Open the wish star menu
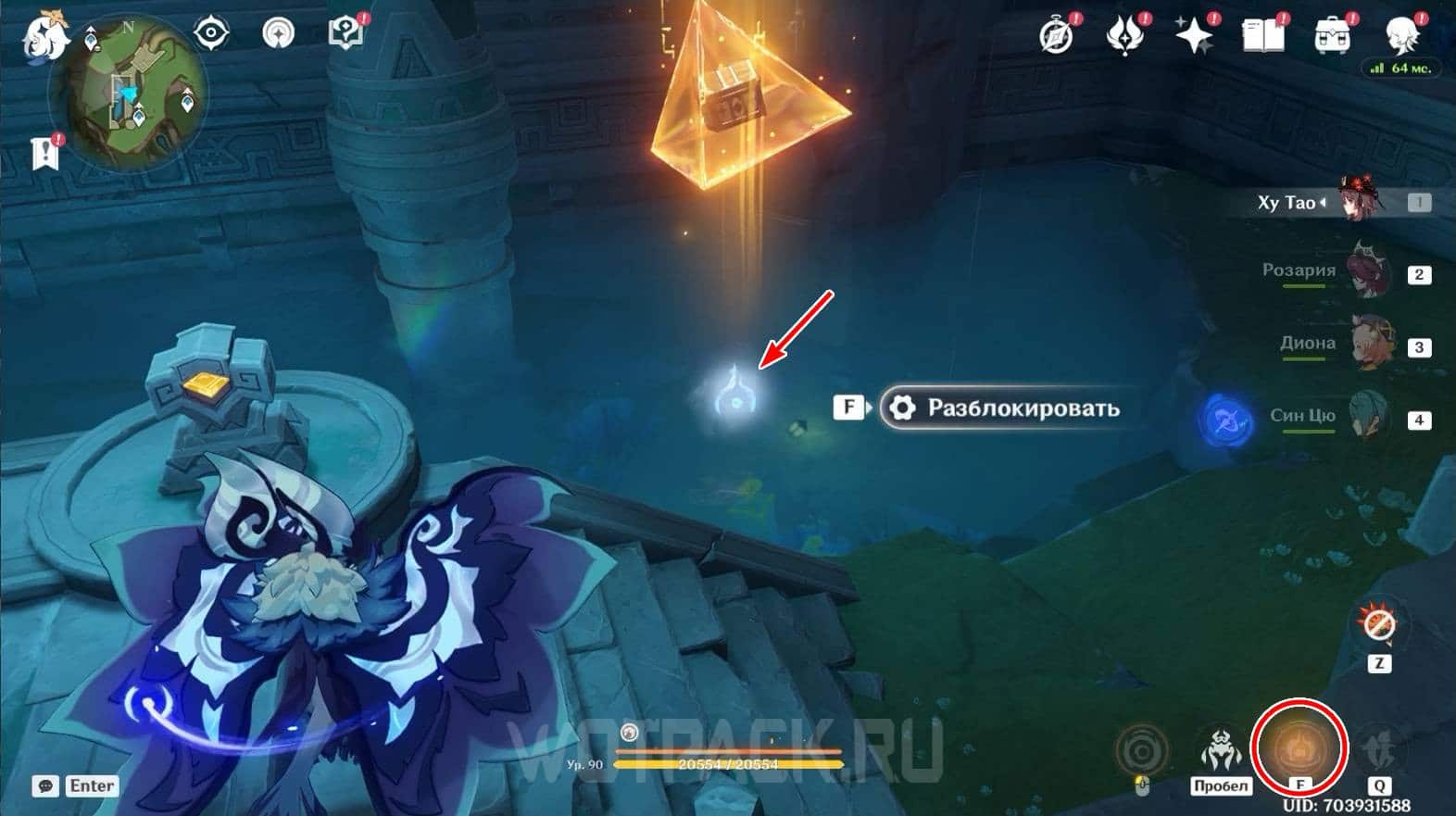The image size is (1456, 816). tap(1194, 35)
